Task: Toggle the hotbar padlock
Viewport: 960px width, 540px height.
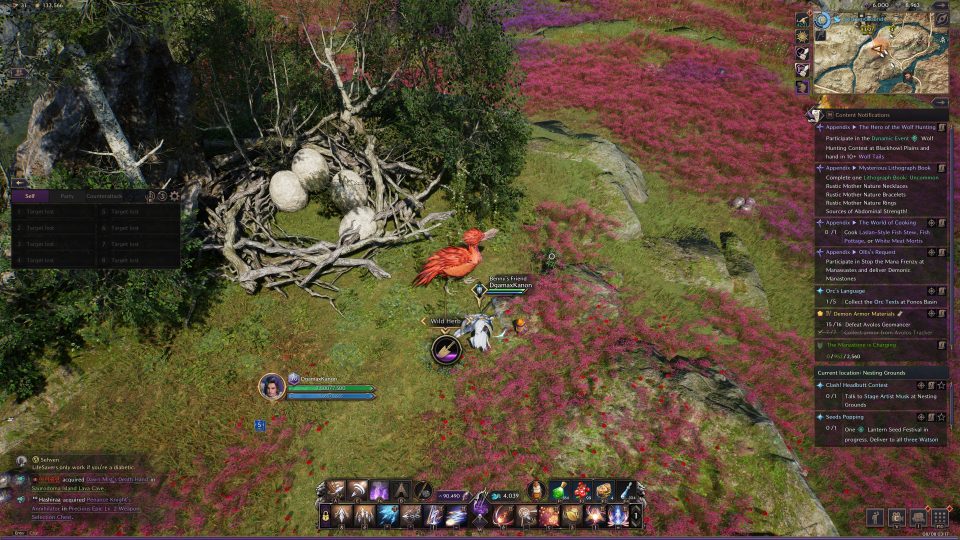Action: point(326,516)
